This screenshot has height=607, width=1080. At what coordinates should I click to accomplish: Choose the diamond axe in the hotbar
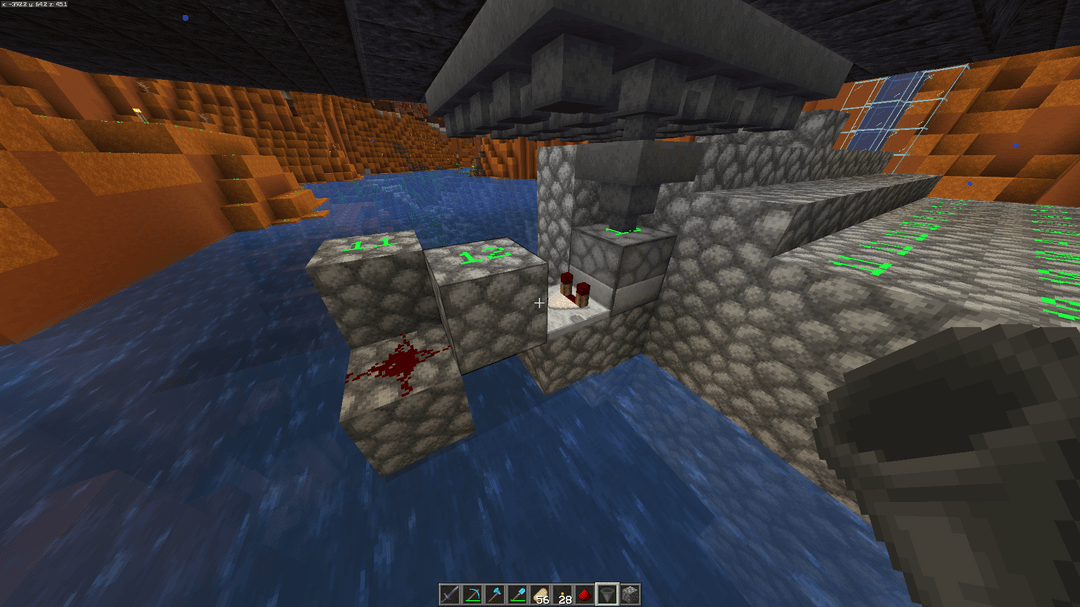[493, 595]
